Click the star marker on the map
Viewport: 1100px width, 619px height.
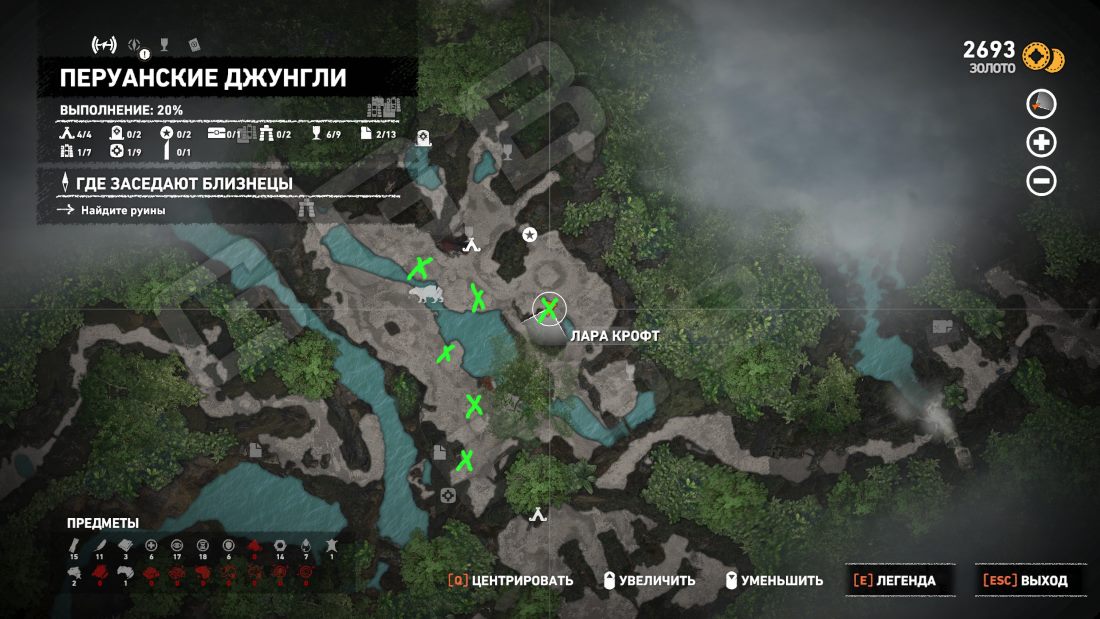530,234
